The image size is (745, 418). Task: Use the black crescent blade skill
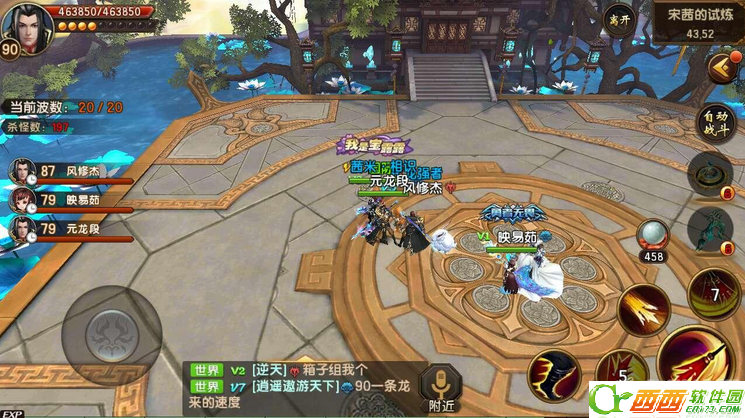point(553,375)
